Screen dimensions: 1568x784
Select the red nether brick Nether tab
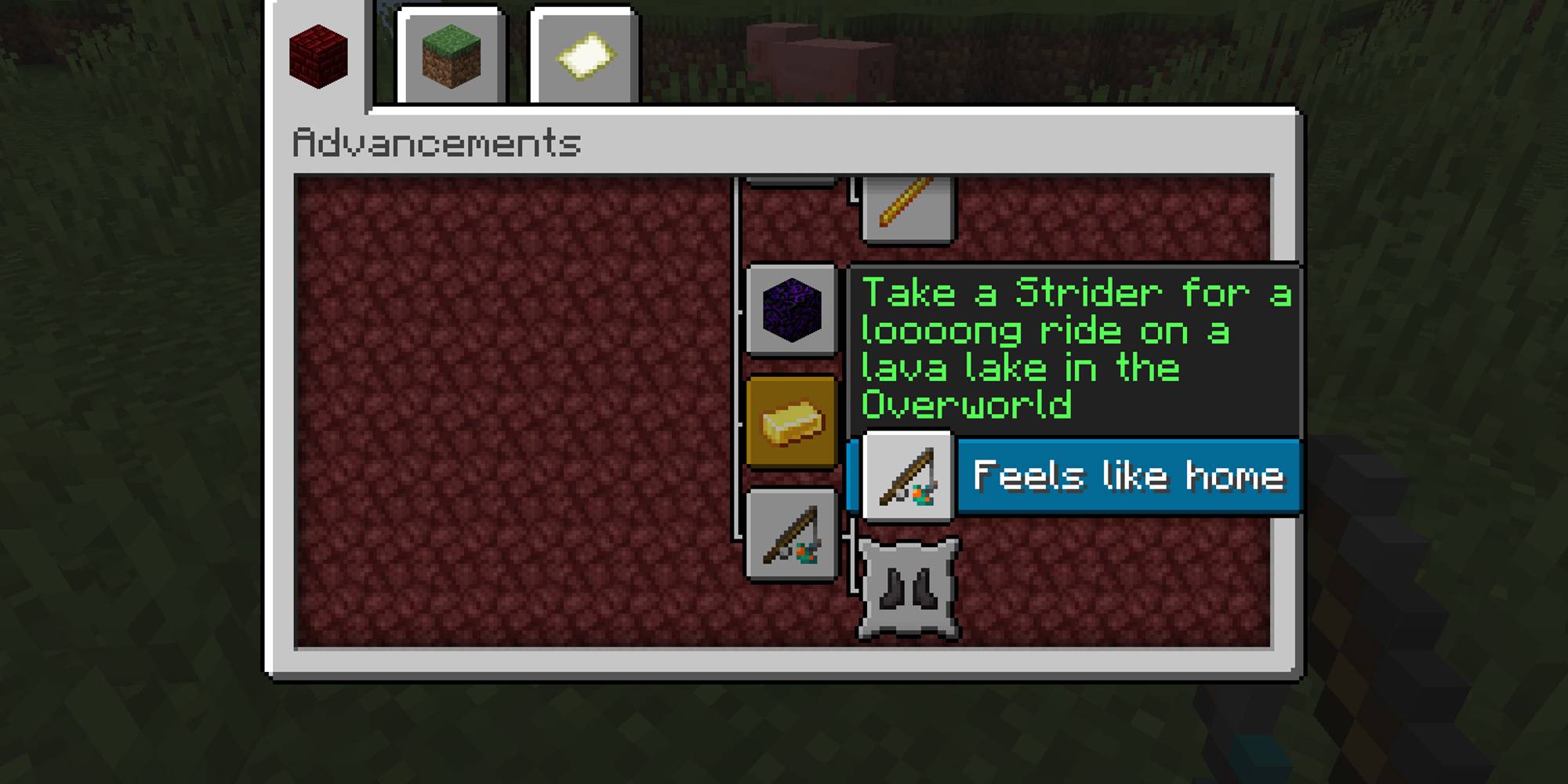pyautogui.click(x=320, y=56)
